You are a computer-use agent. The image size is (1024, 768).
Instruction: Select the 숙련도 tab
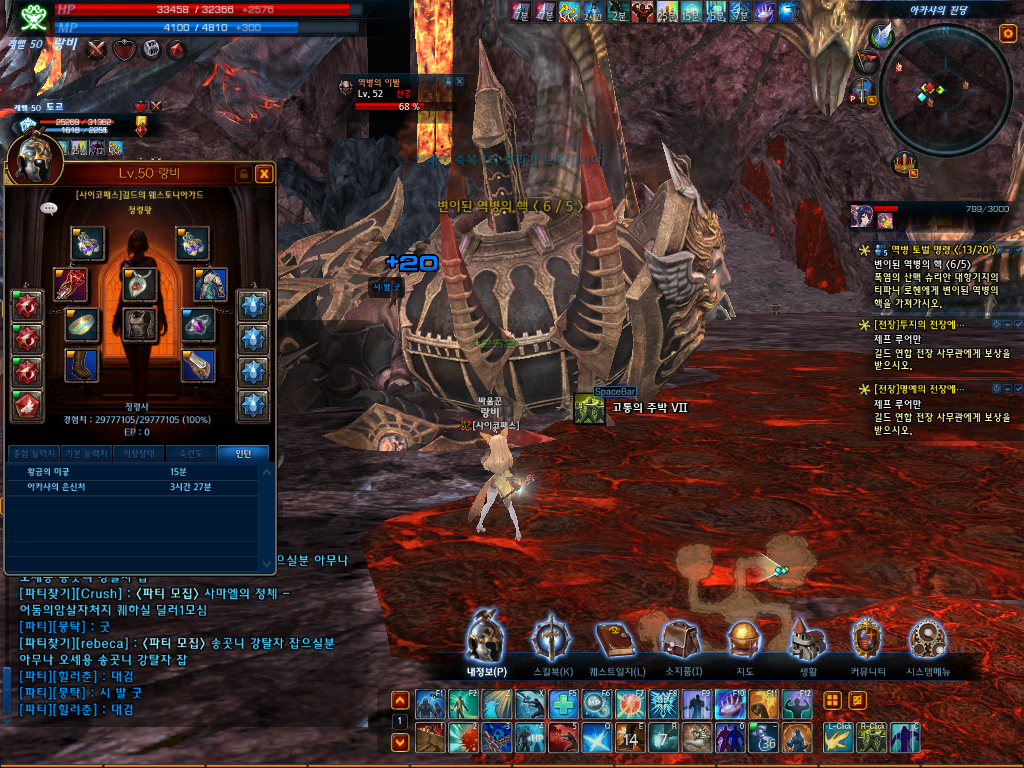click(191, 453)
